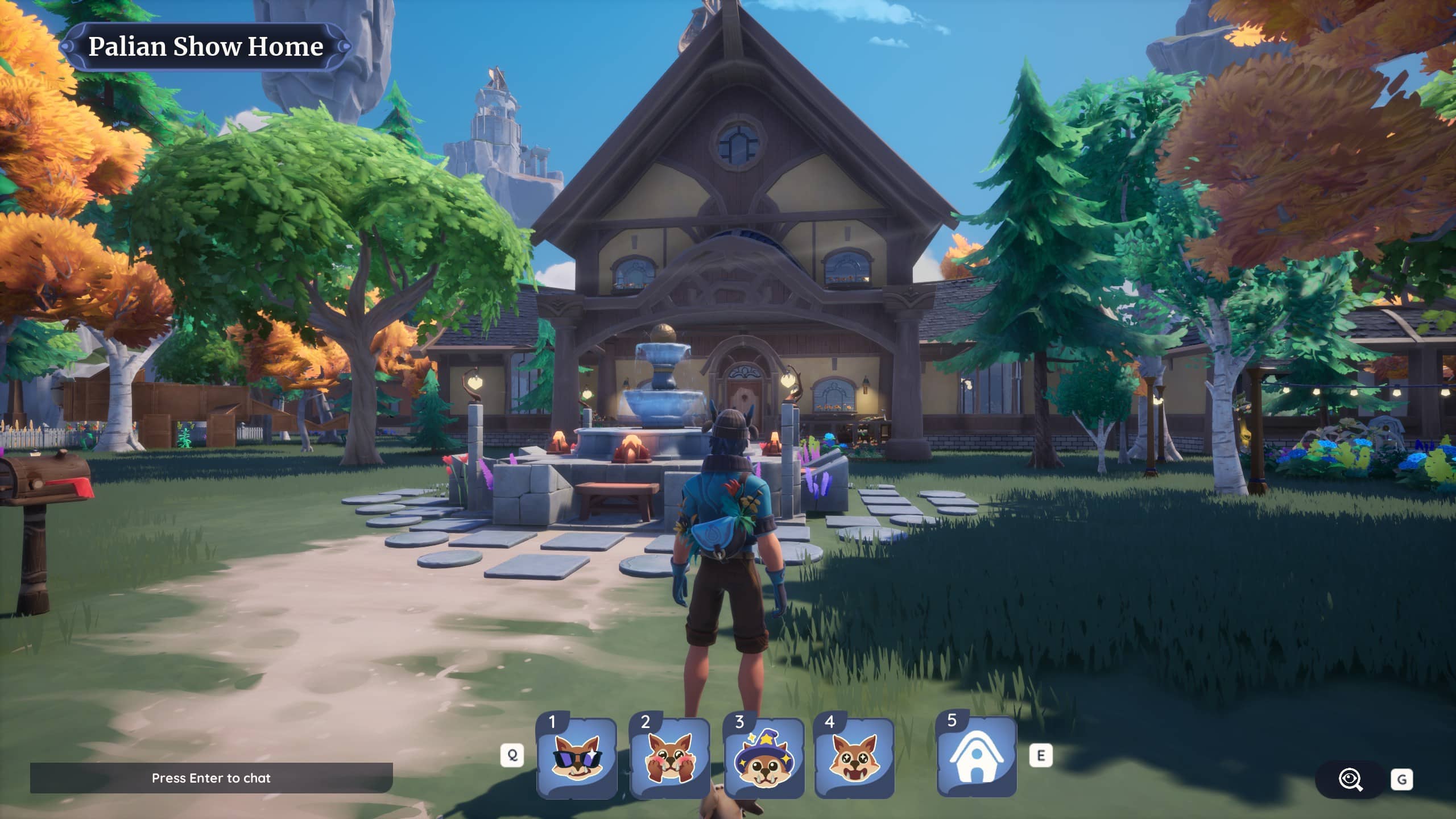Use the blushing fox emote
The width and height of the screenshot is (1456, 819).
coord(670,758)
